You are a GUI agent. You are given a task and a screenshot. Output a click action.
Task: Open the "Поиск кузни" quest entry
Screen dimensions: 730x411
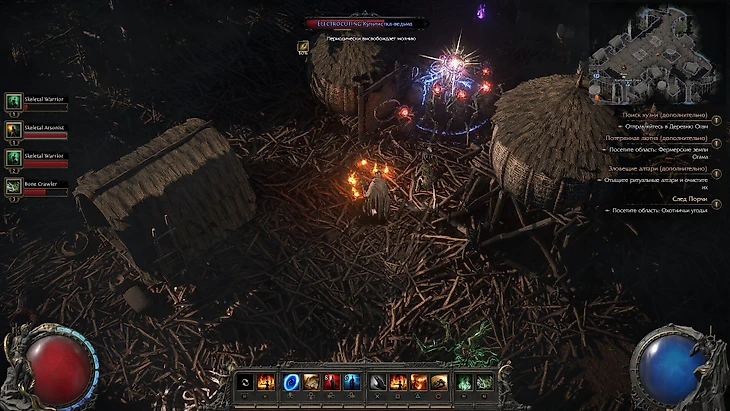click(x=668, y=115)
